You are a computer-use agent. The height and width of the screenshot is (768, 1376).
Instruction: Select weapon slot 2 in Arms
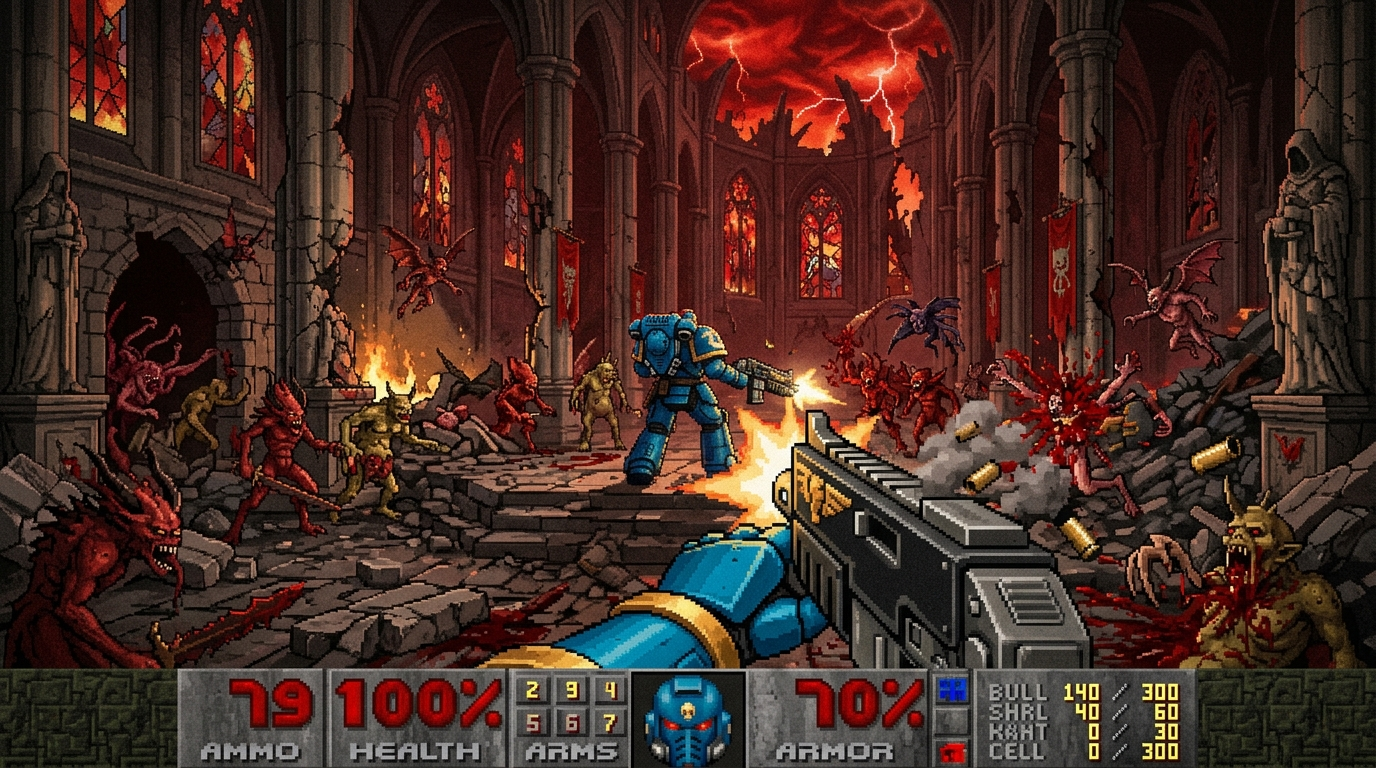[532, 690]
